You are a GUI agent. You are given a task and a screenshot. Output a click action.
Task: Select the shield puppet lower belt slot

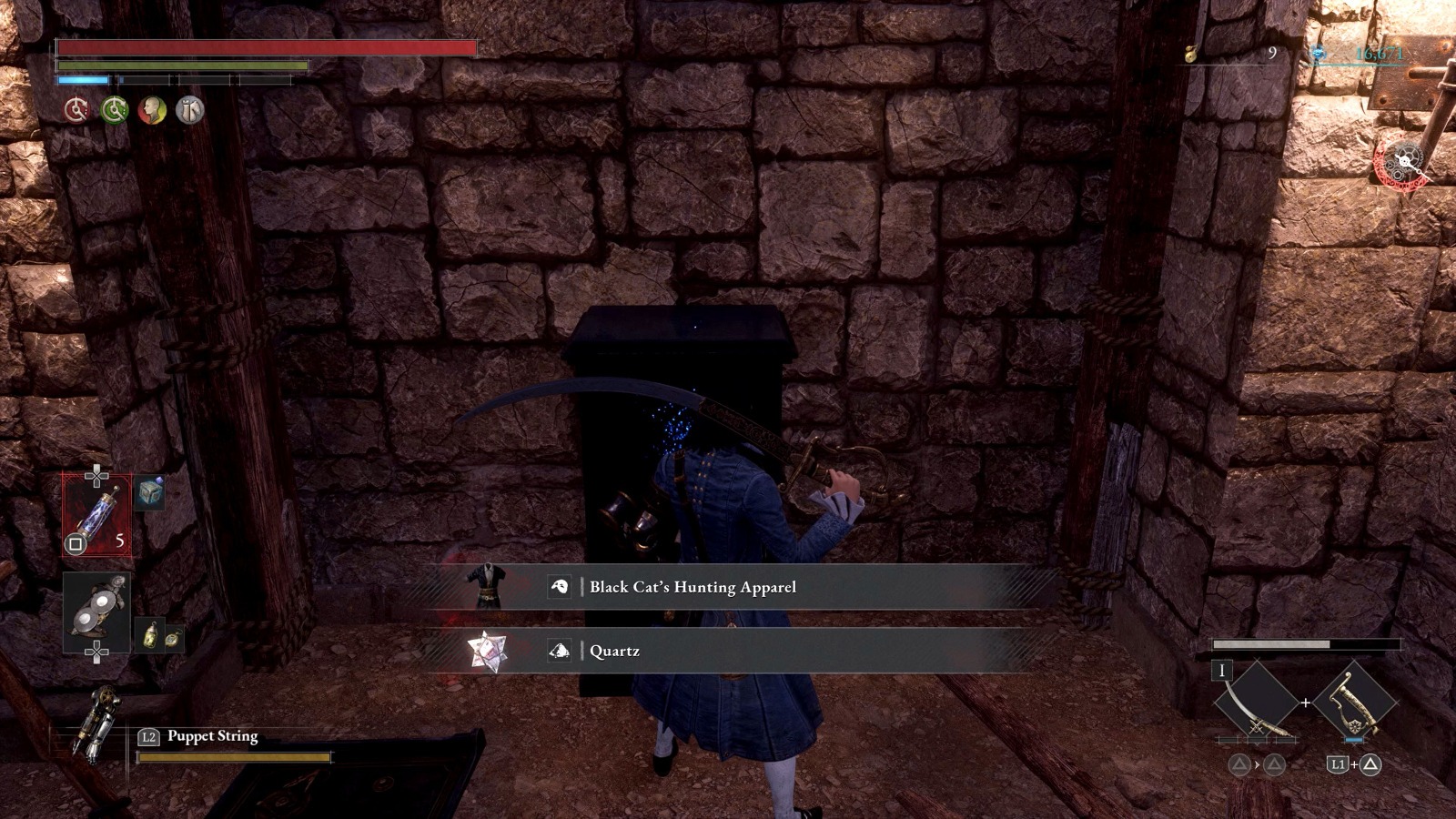pos(96,612)
